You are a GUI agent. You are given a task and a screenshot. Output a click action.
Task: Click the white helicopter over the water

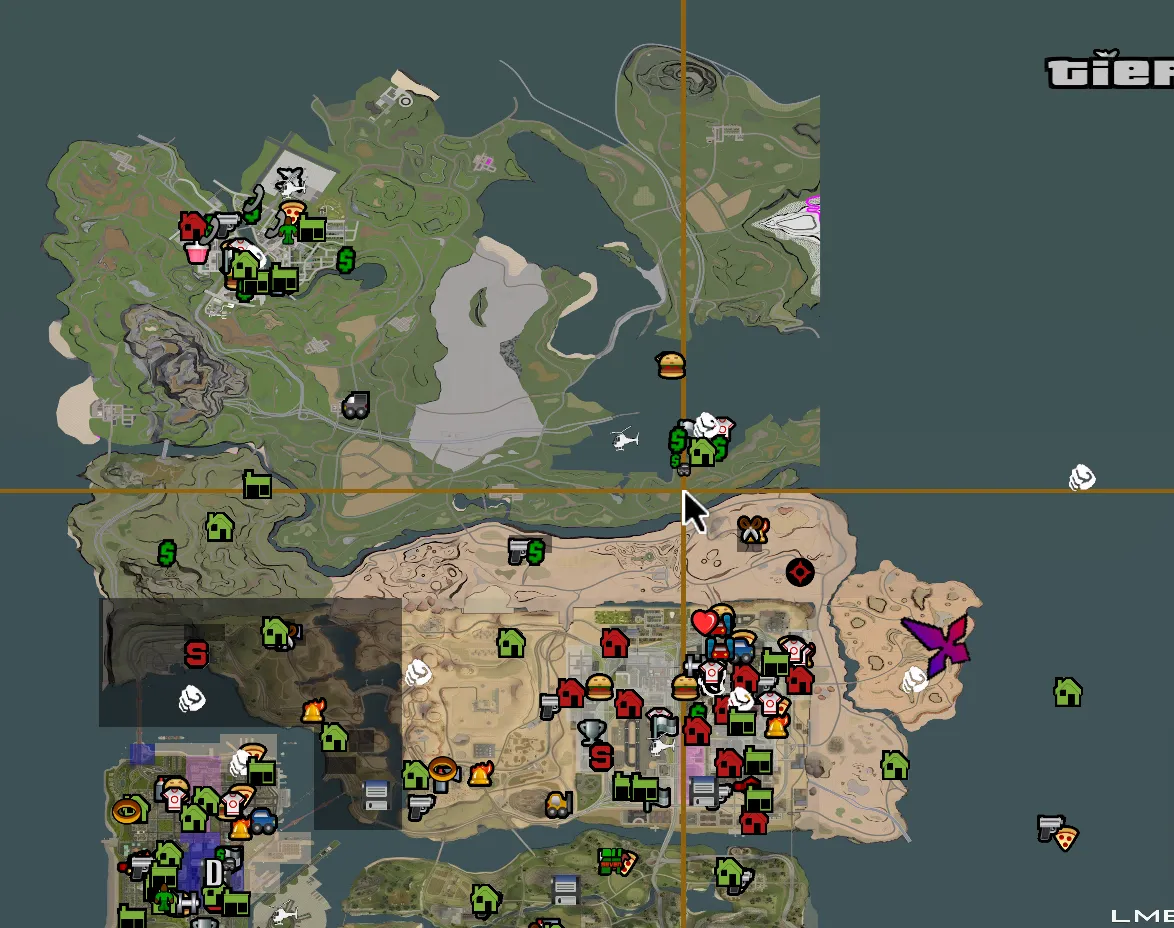coord(625,438)
